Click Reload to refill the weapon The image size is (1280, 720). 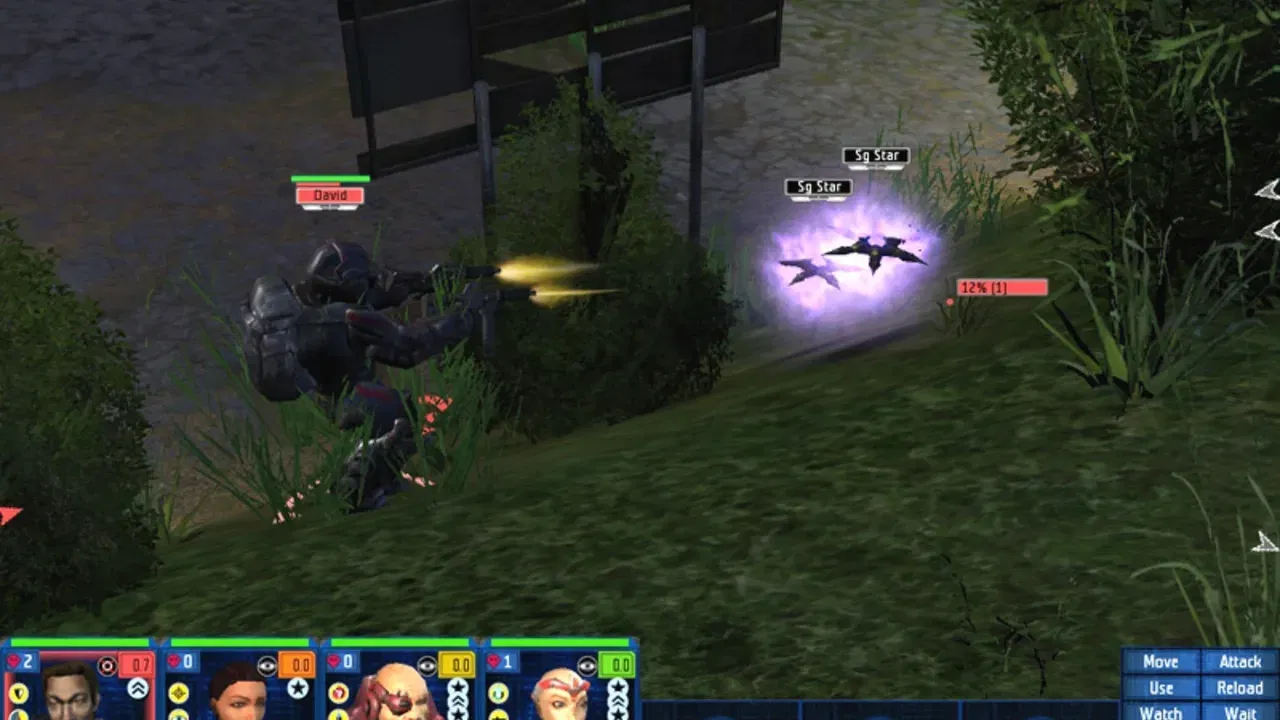point(1241,688)
